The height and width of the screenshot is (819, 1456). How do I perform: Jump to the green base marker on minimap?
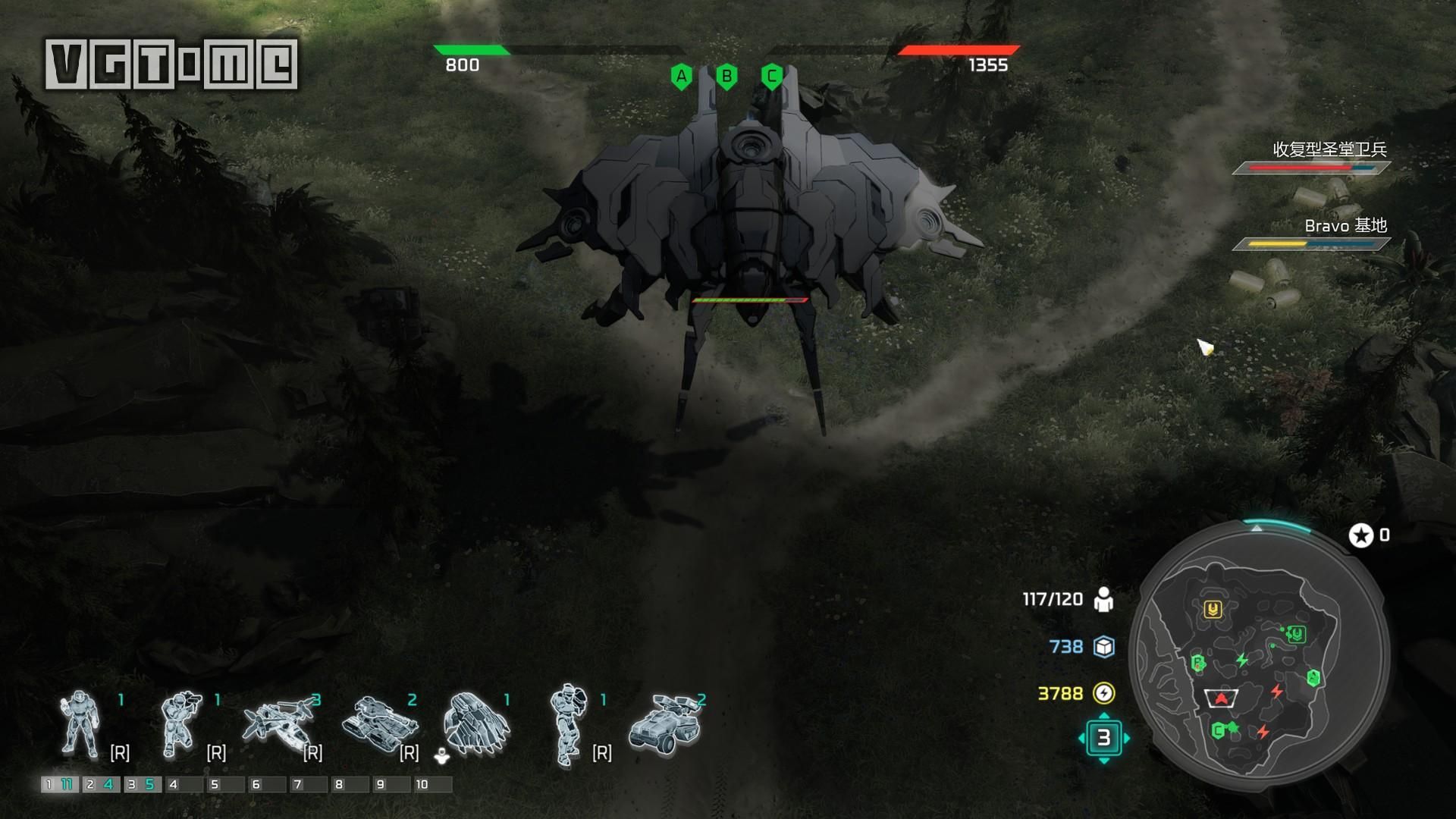point(1296,633)
